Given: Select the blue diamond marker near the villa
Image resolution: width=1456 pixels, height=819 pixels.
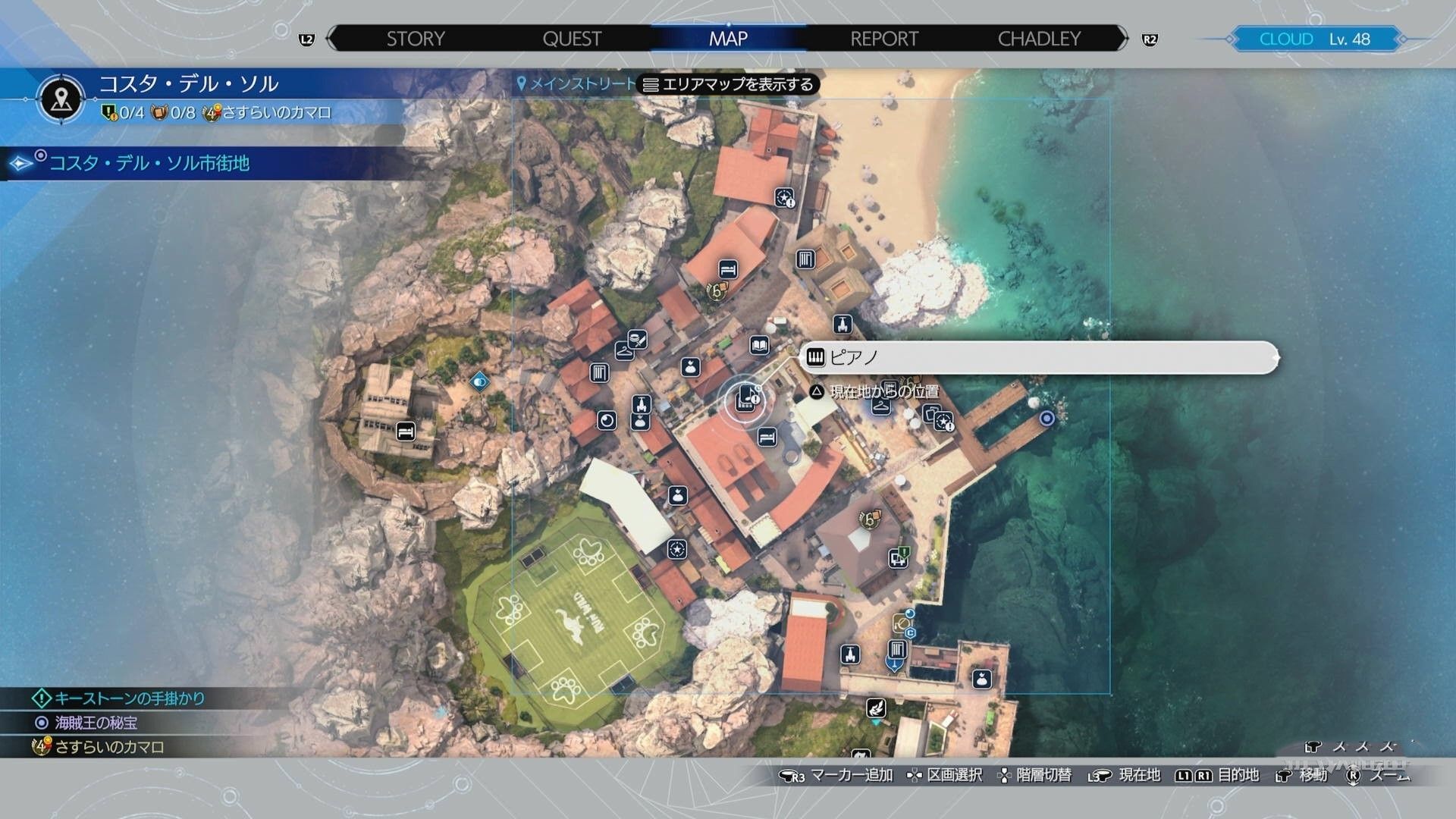Looking at the screenshot, I should pos(479,381).
